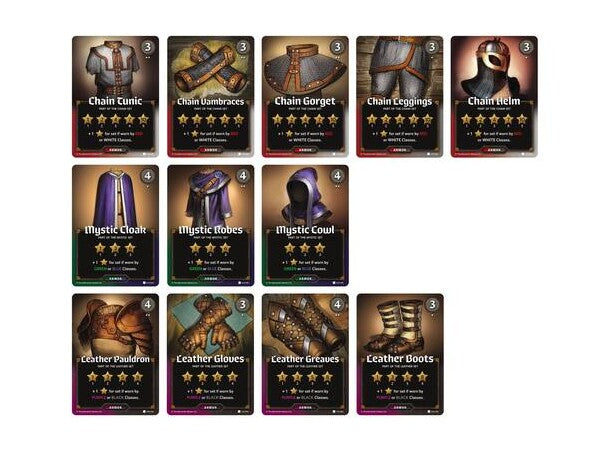Image resolution: width=610 pixels, height=450 pixels.
Task: Select the Mystic Cloak card
Action: (115, 225)
